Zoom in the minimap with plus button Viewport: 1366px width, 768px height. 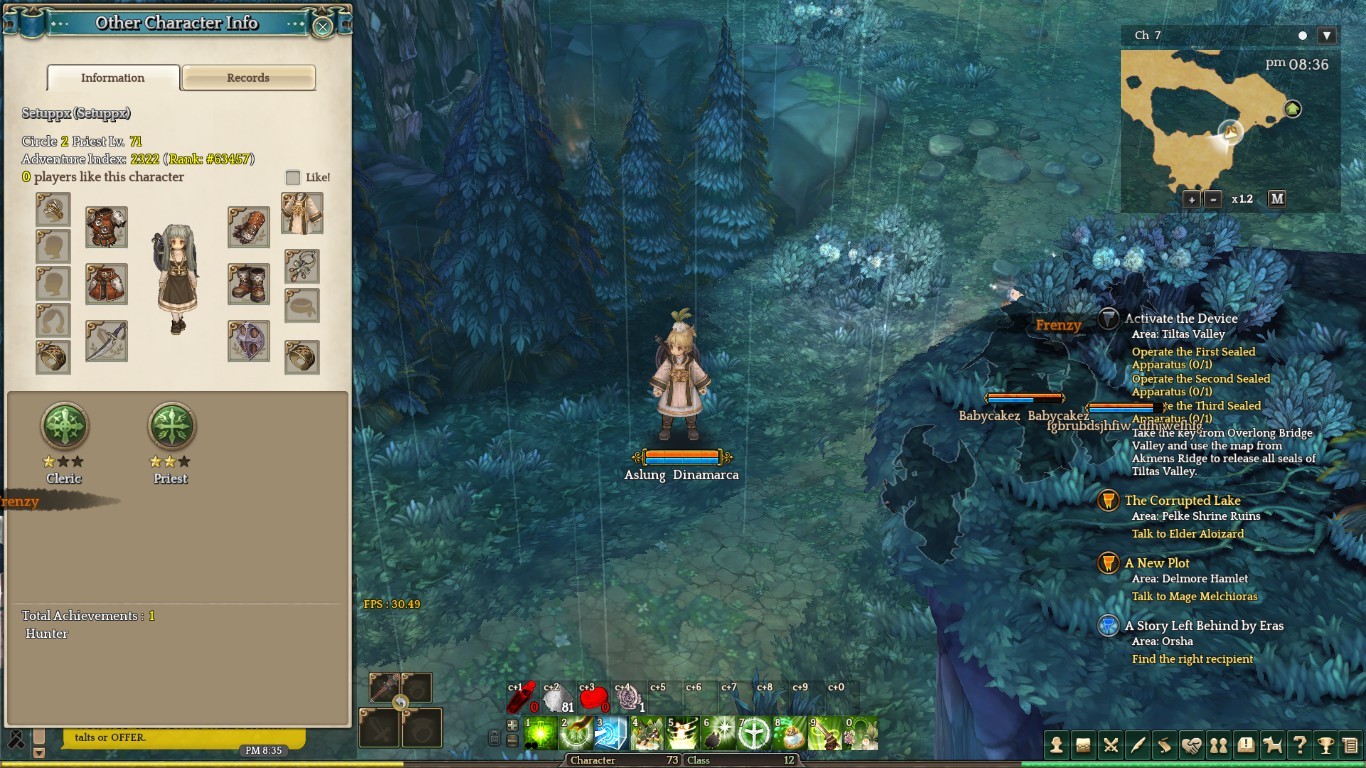tap(1192, 199)
